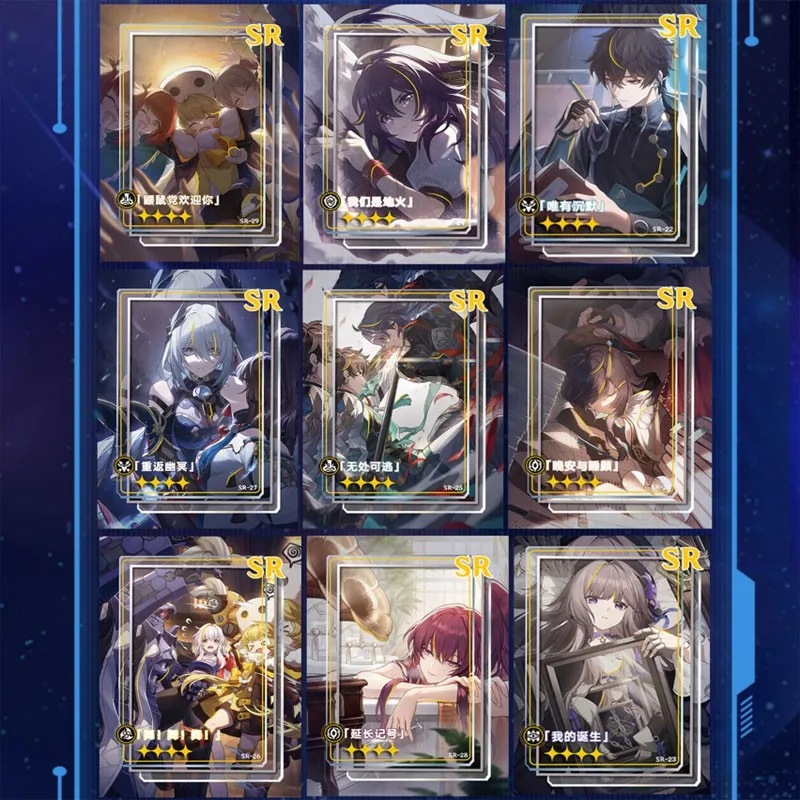Select the 我的诞生 SR card
The image size is (800, 800).
608,655
